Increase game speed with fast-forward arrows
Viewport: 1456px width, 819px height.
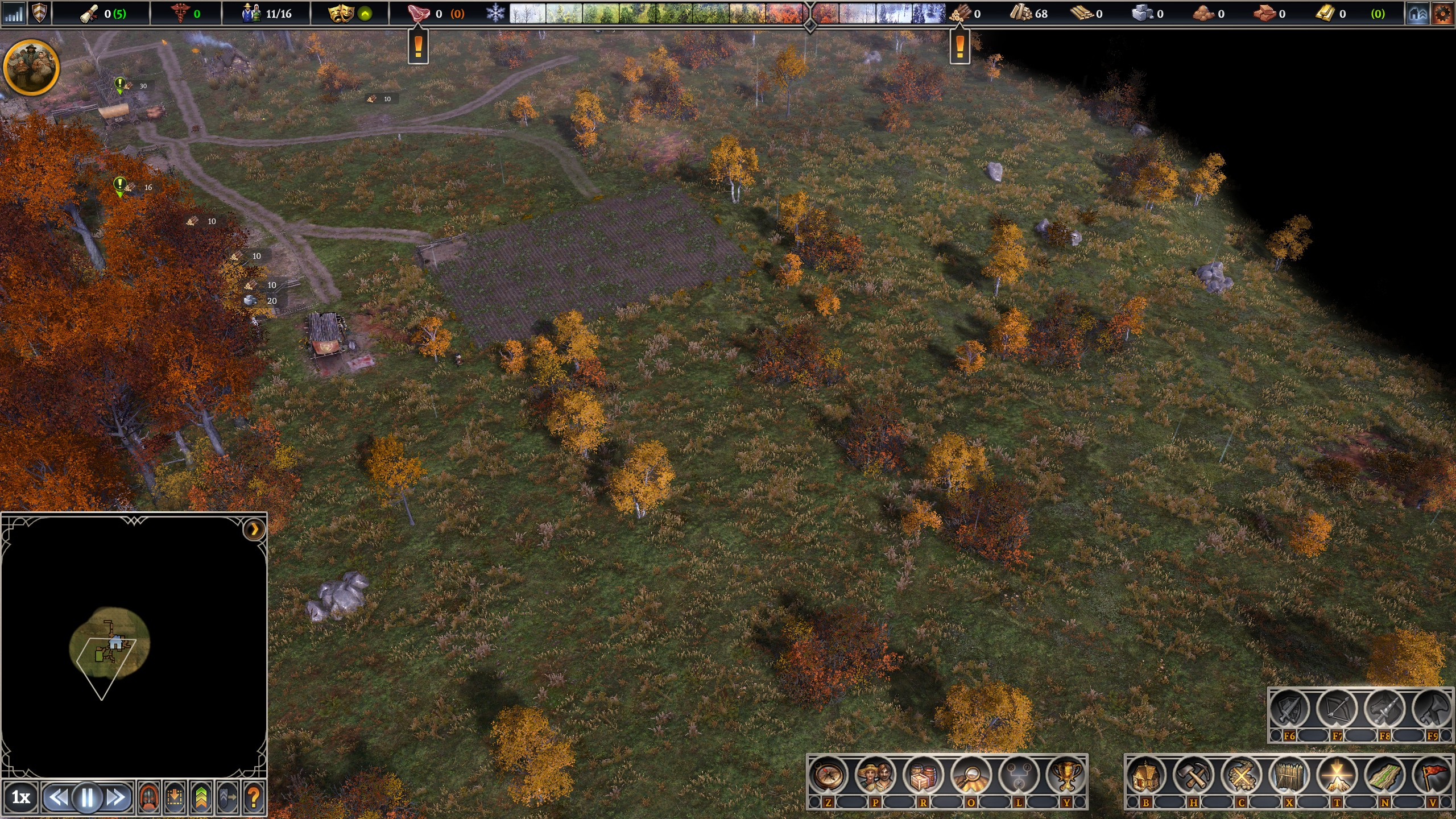tap(117, 798)
